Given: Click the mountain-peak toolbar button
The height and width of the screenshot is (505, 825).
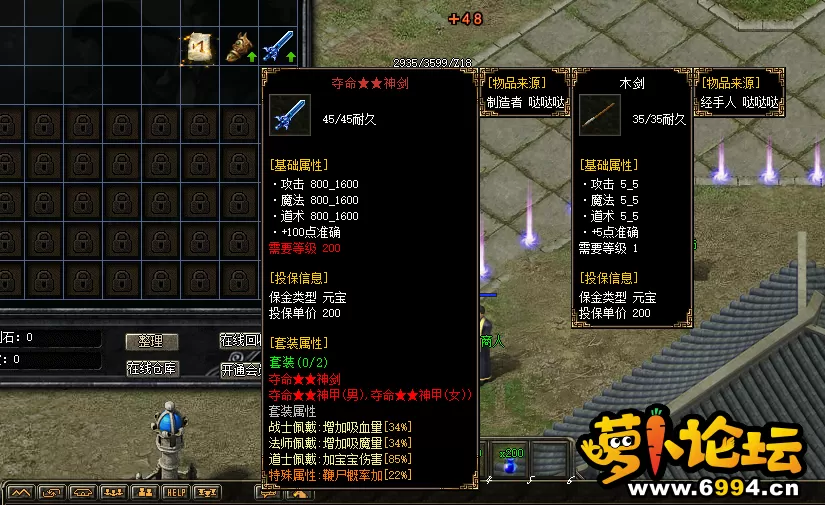Looking at the screenshot, I should coord(22,492).
